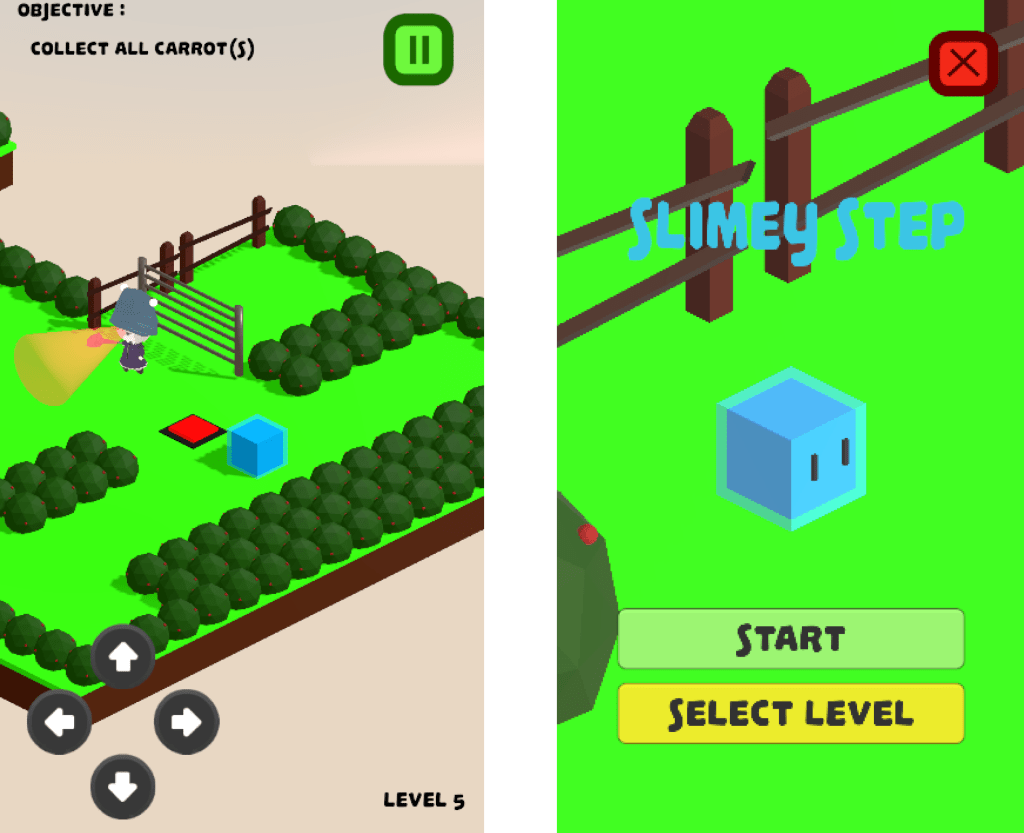Tap the down arrow movement button
Viewport: 1024px width, 833px height.
point(123,787)
